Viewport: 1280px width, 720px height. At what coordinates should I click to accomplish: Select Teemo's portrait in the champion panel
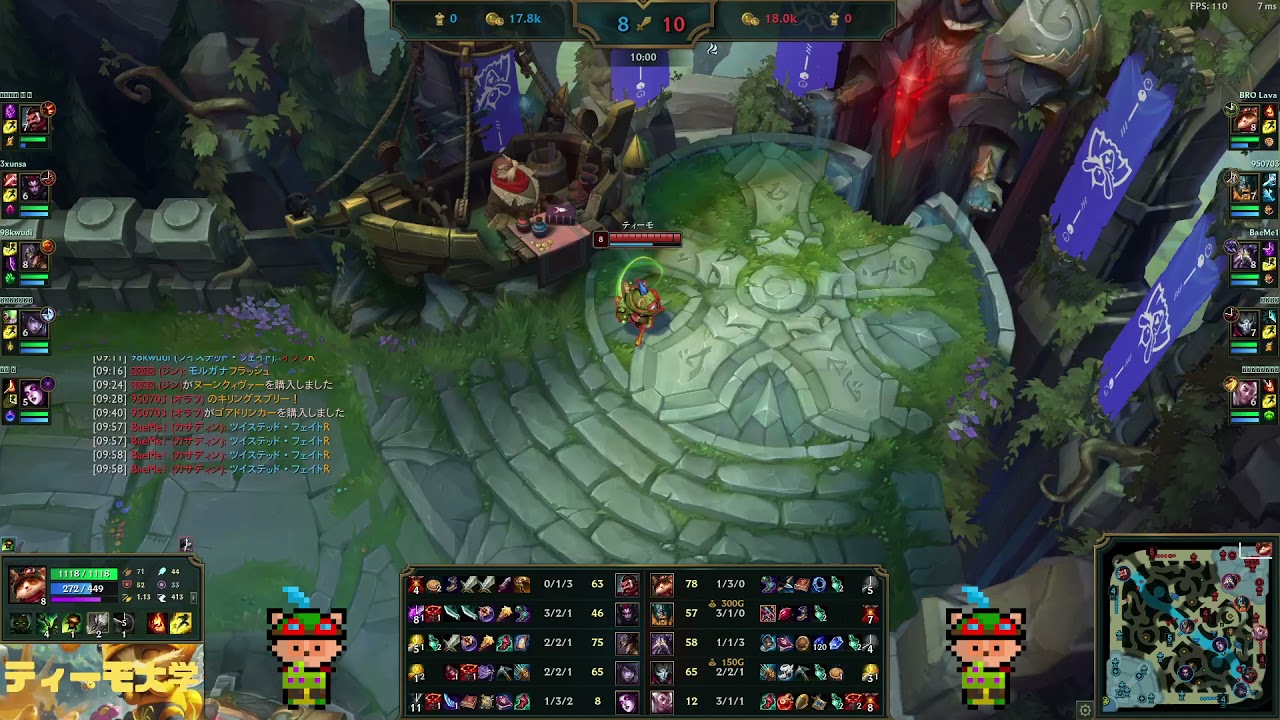27,584
